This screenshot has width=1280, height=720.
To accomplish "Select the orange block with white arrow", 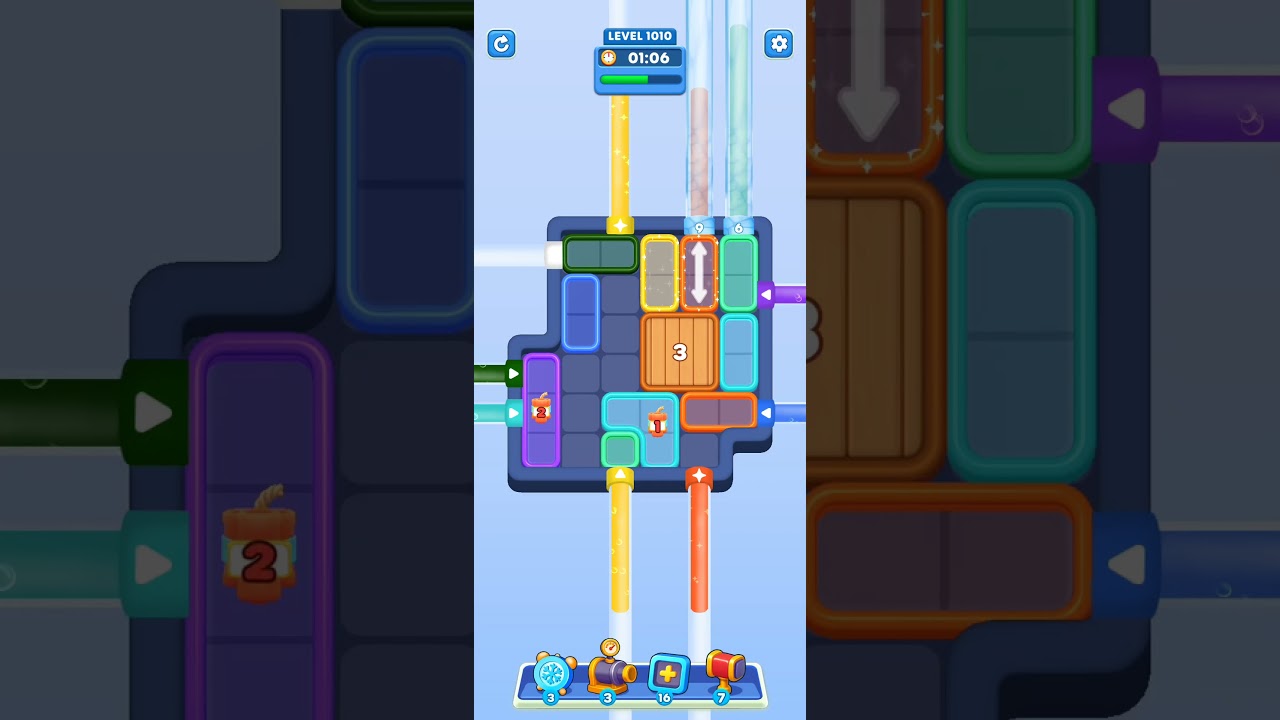I will click(698, 273).
